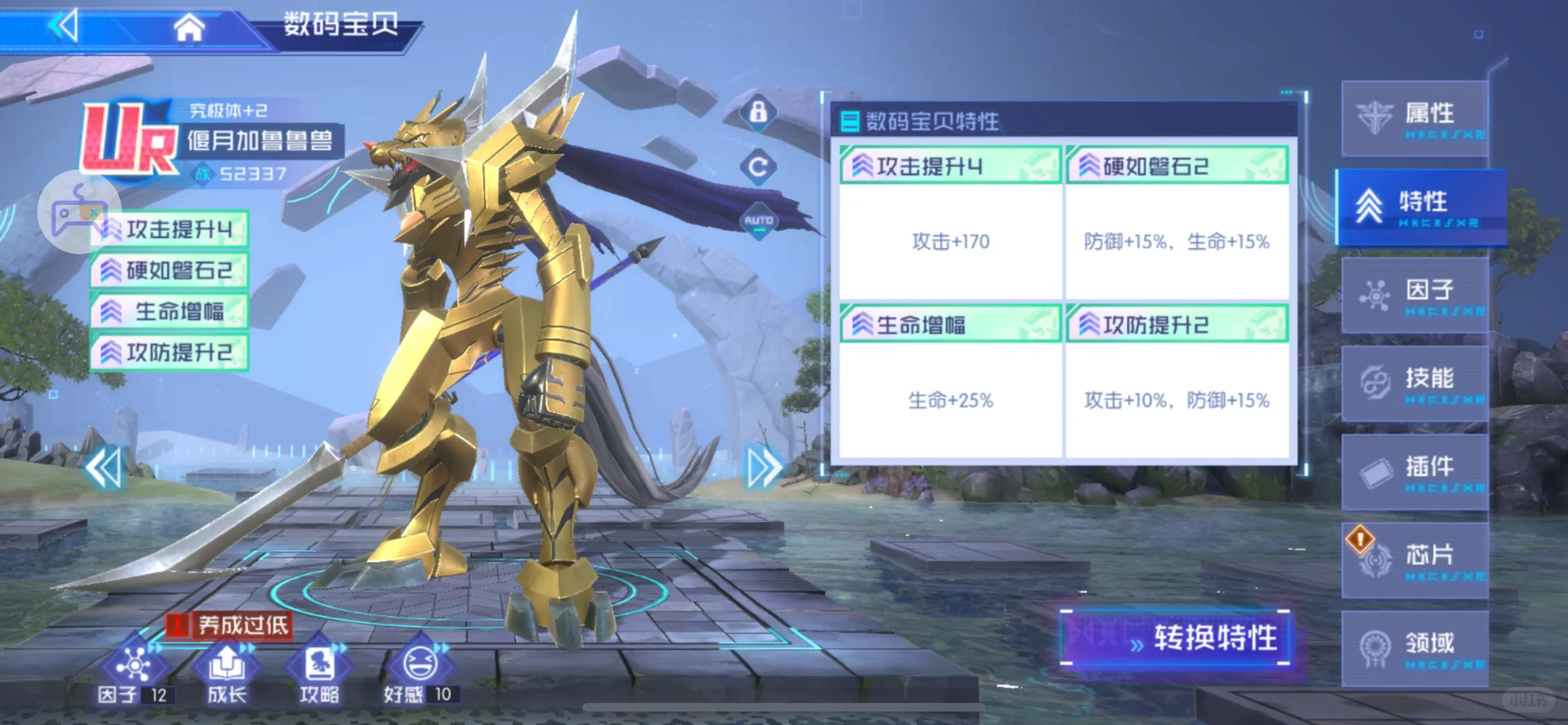1568x725 pixels.
Task: Click the 转换特性 convert traits button
Action: 1175,638
